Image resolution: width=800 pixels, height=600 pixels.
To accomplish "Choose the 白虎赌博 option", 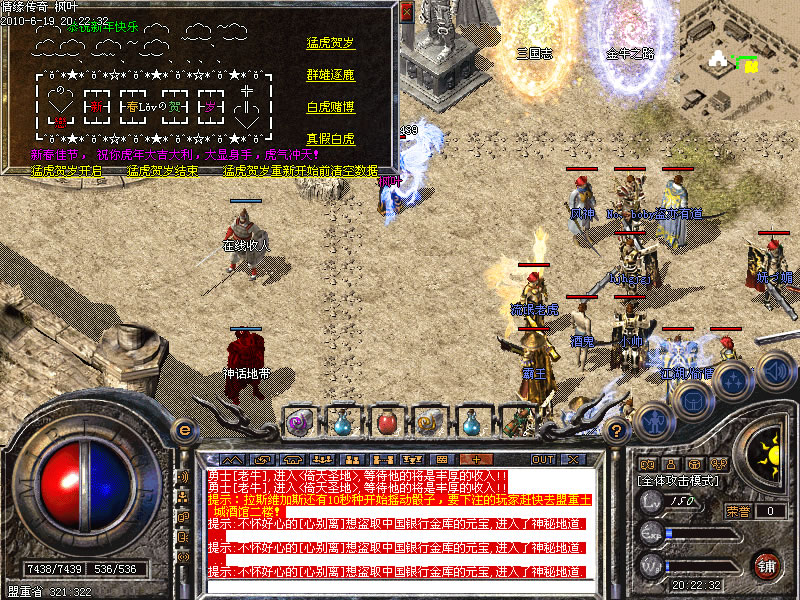I will 330,107.
